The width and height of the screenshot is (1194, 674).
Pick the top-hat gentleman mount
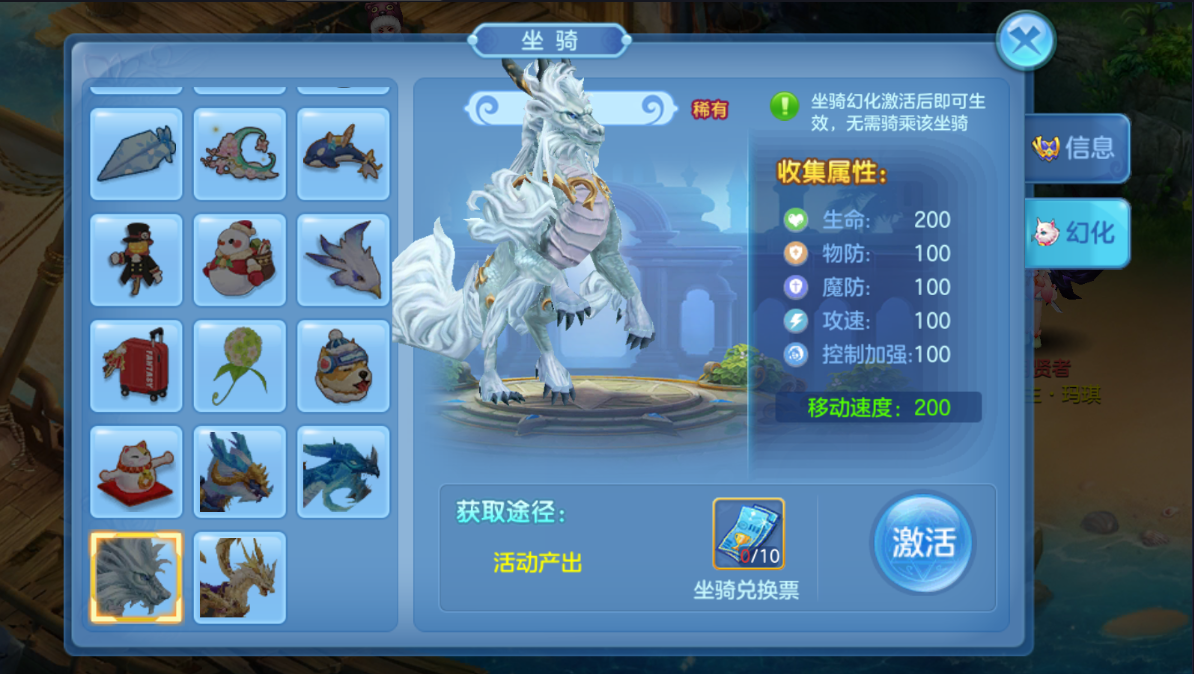tap(136, 260)
